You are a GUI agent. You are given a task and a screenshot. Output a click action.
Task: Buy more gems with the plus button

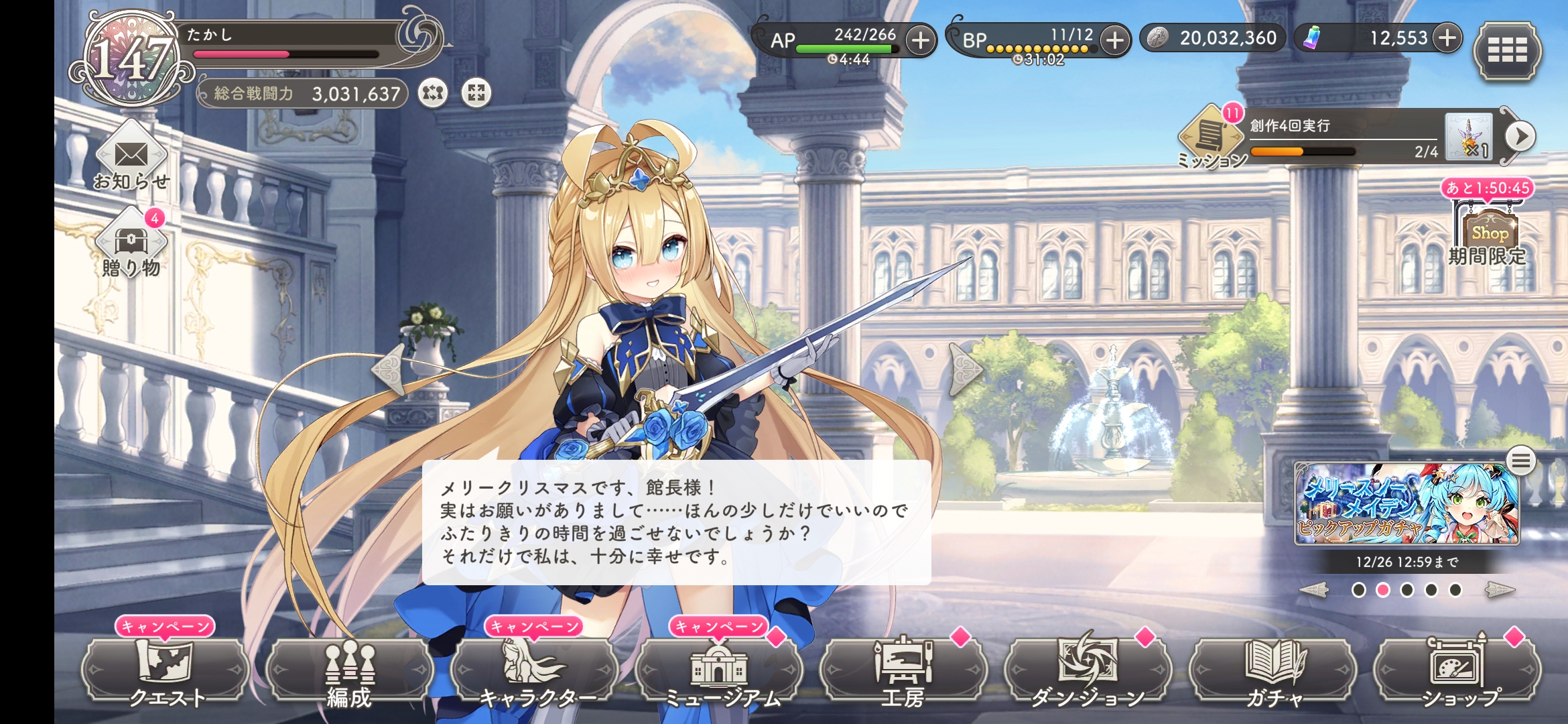coord(1447,38)
